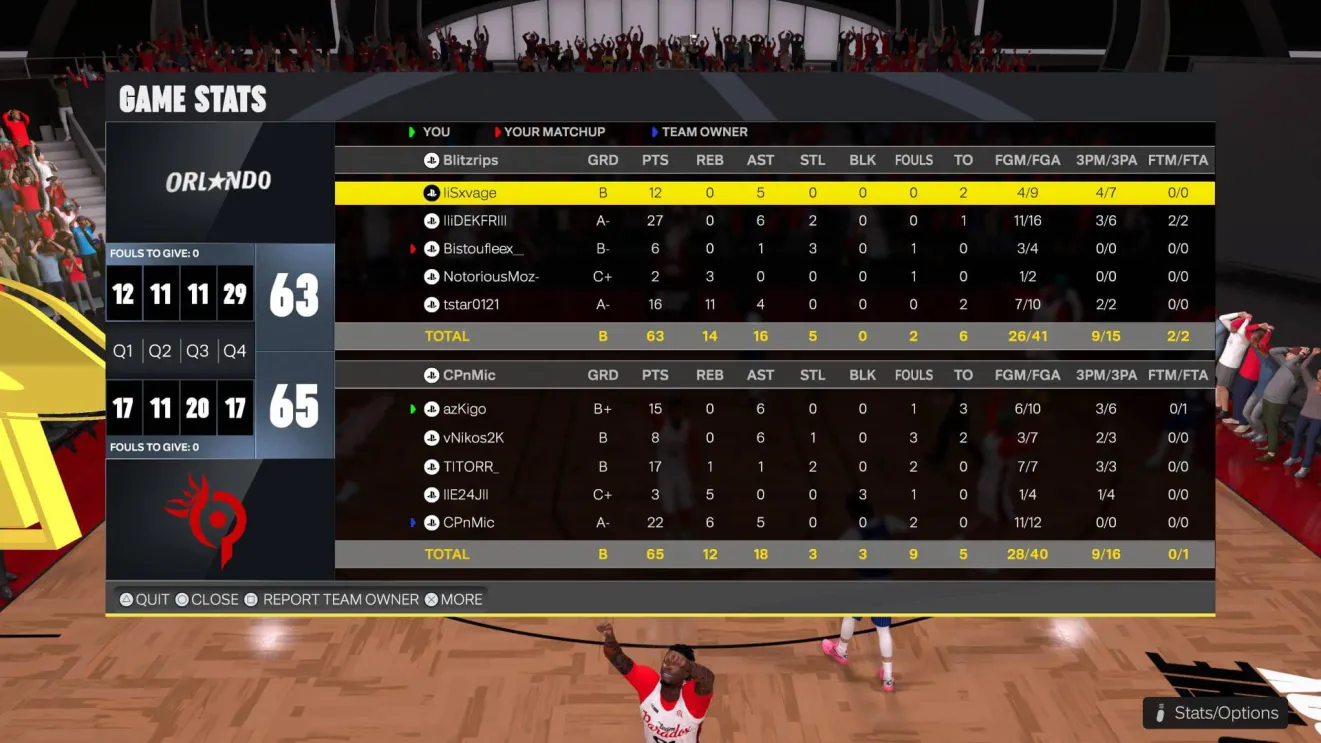The image size is (1321, 743).
Task: Highlight the tstar0121 player row
Action: (x=471, y=305)
